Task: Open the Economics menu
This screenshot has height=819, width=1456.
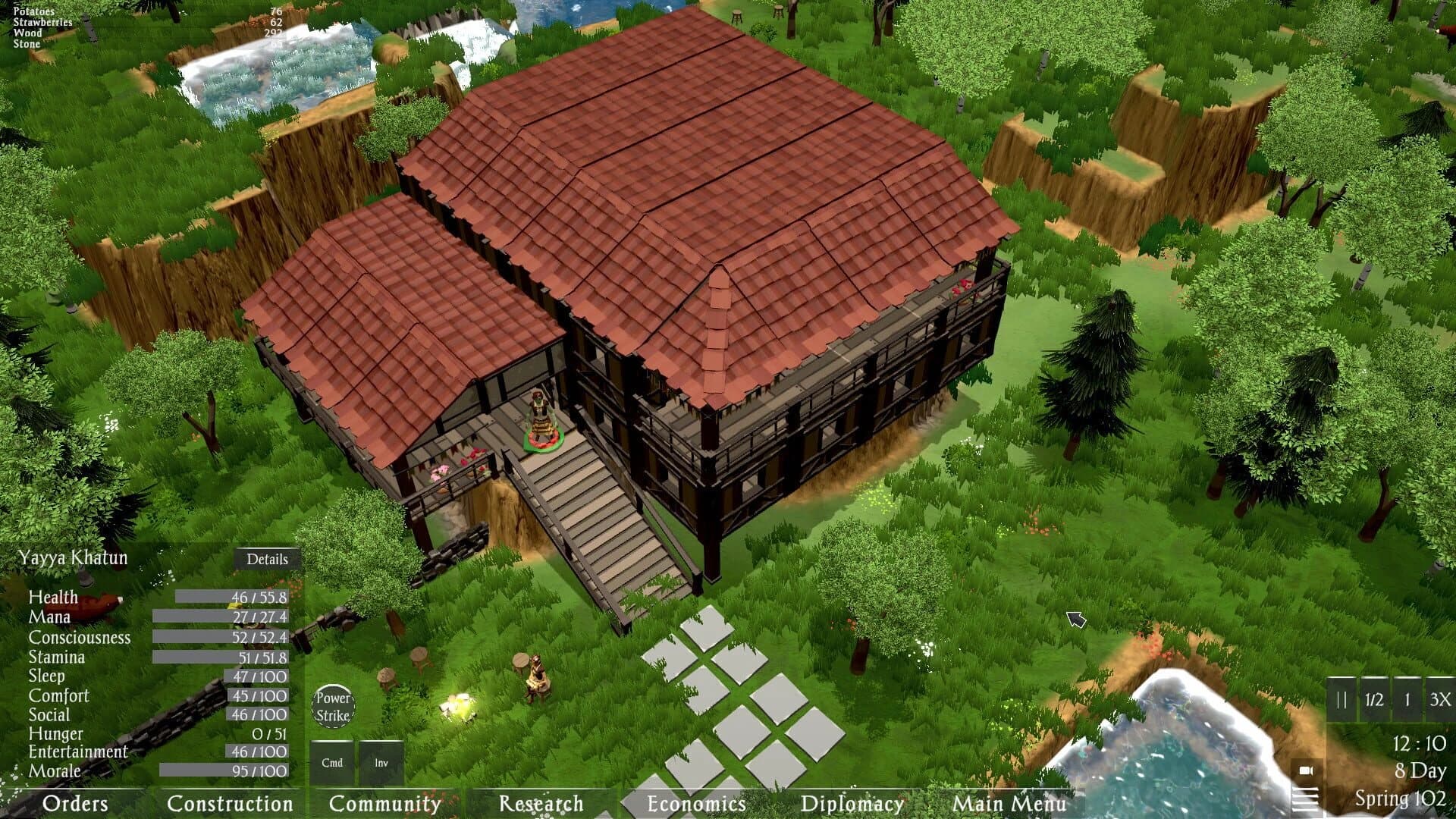Action: (x=695, y=805)
